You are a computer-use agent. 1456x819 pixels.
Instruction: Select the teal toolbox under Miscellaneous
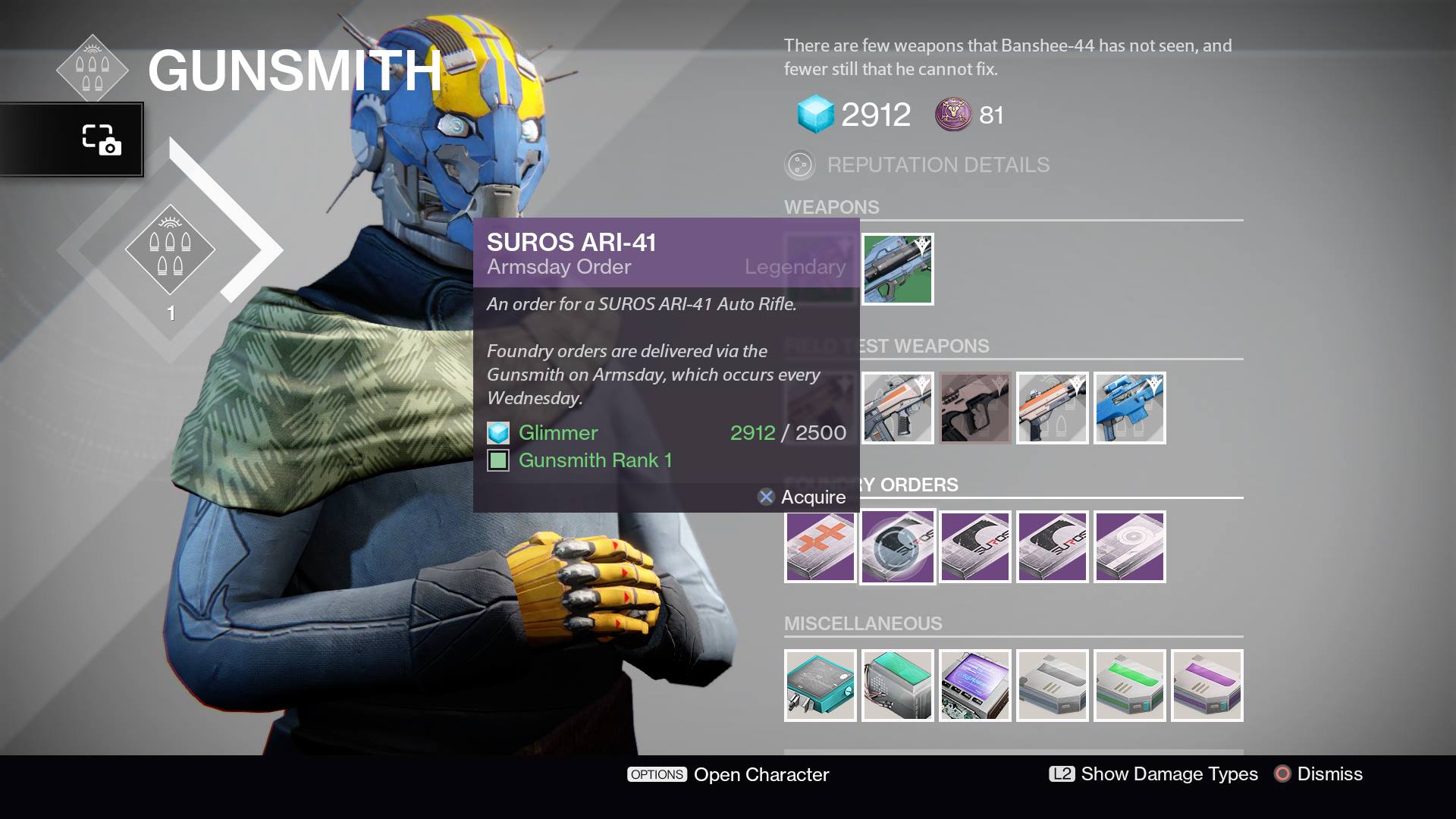click(x=820, y=686)
